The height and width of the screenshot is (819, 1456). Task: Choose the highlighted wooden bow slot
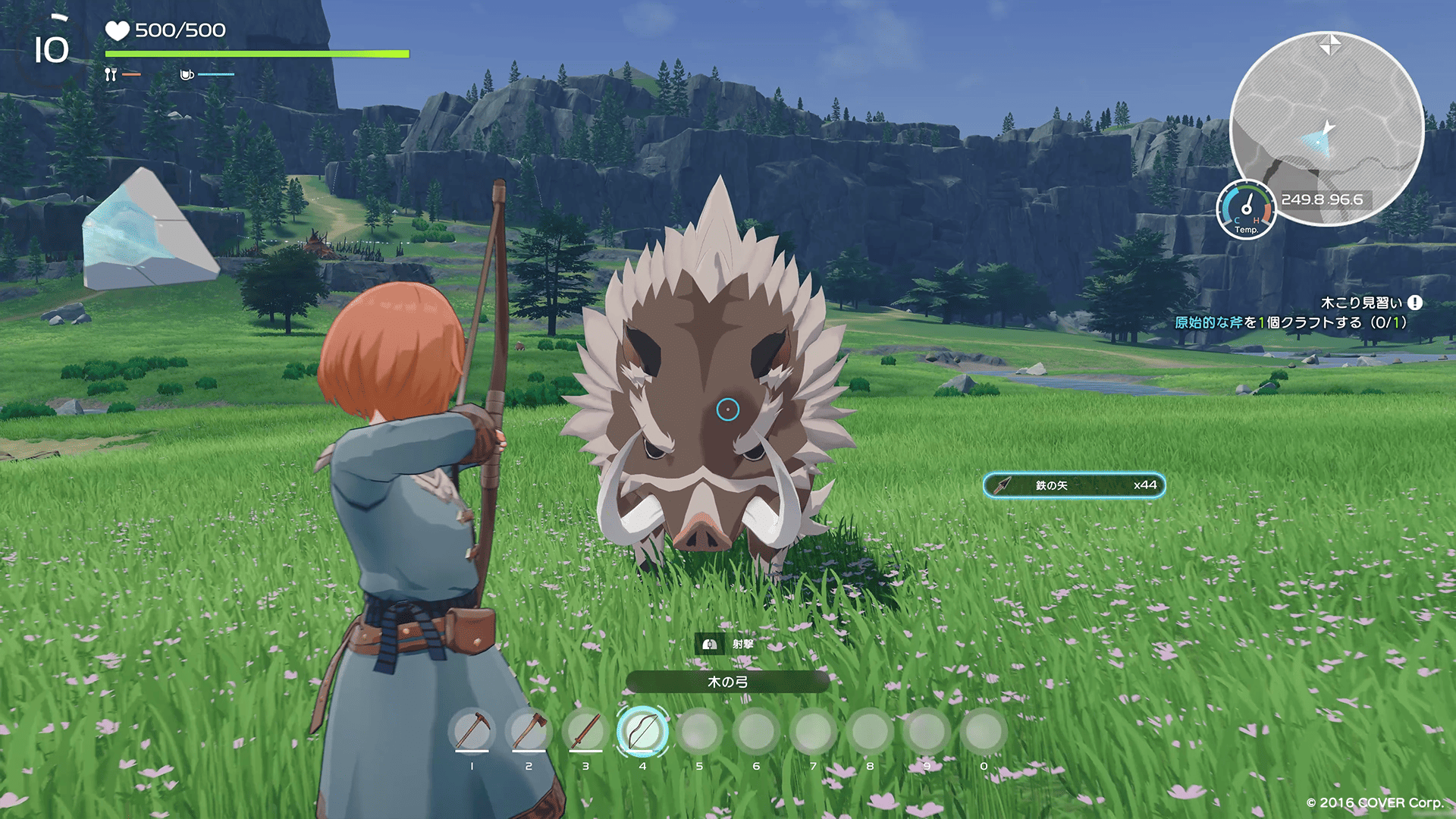pos(642,731)
